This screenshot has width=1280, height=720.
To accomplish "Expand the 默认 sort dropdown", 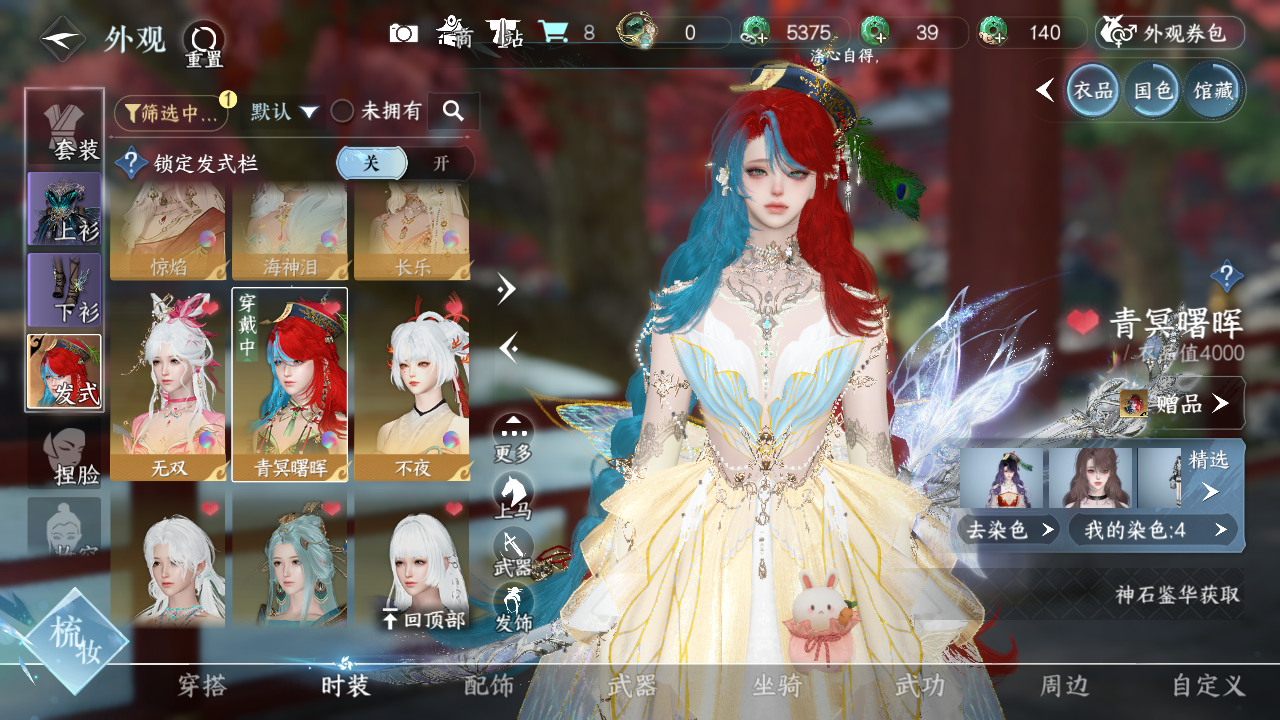I will coord(284,112).
